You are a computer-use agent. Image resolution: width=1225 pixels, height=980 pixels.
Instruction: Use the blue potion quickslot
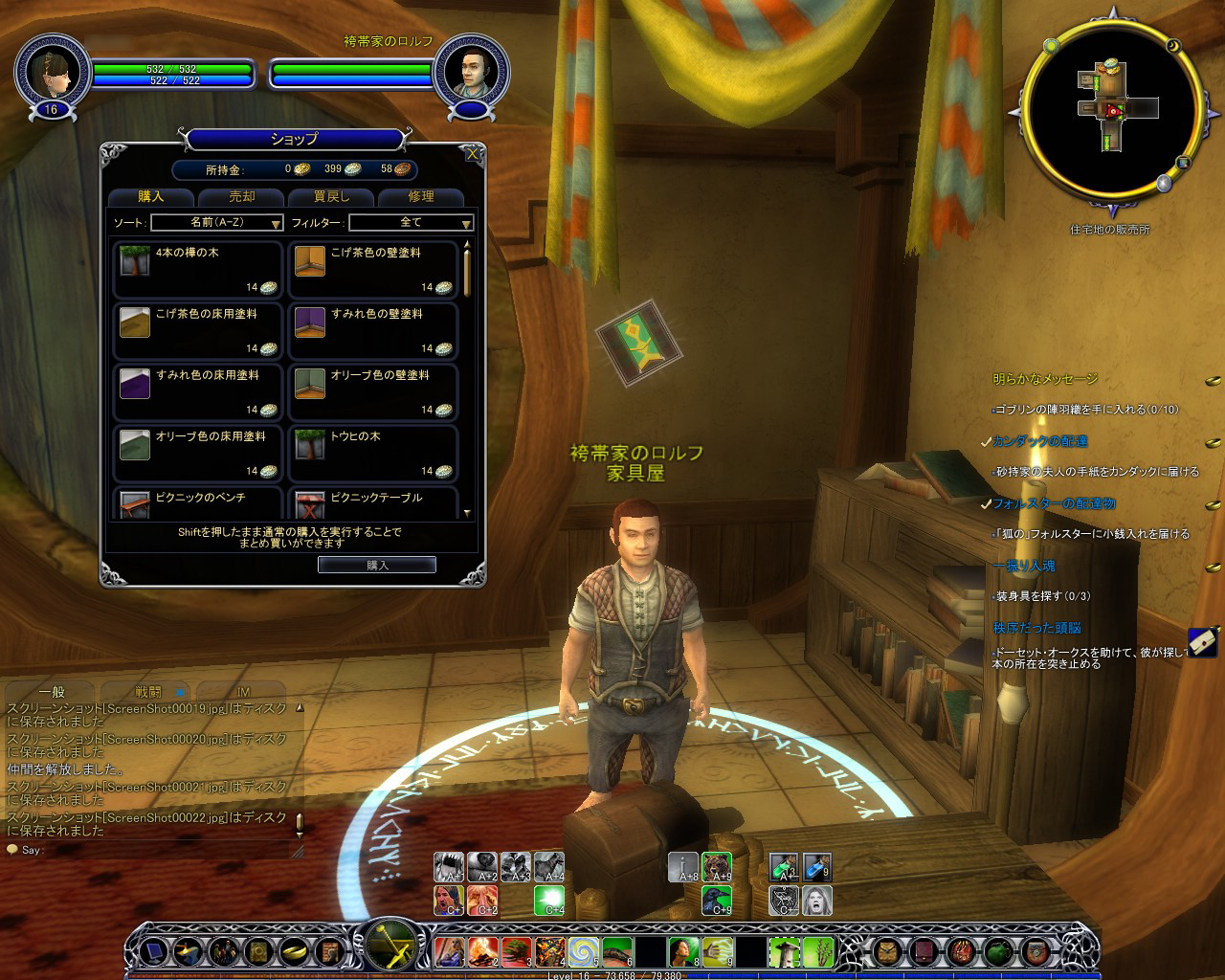(x=815, y=867)
